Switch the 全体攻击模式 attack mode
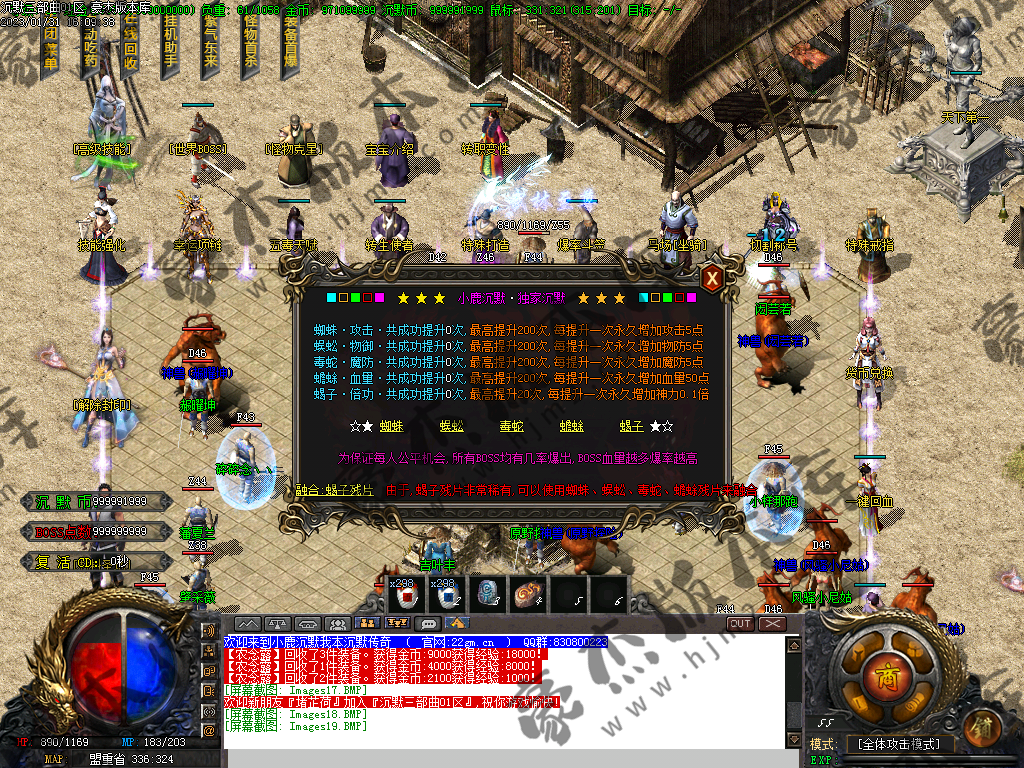The image size is (1024, 768). tap(900, 744)
